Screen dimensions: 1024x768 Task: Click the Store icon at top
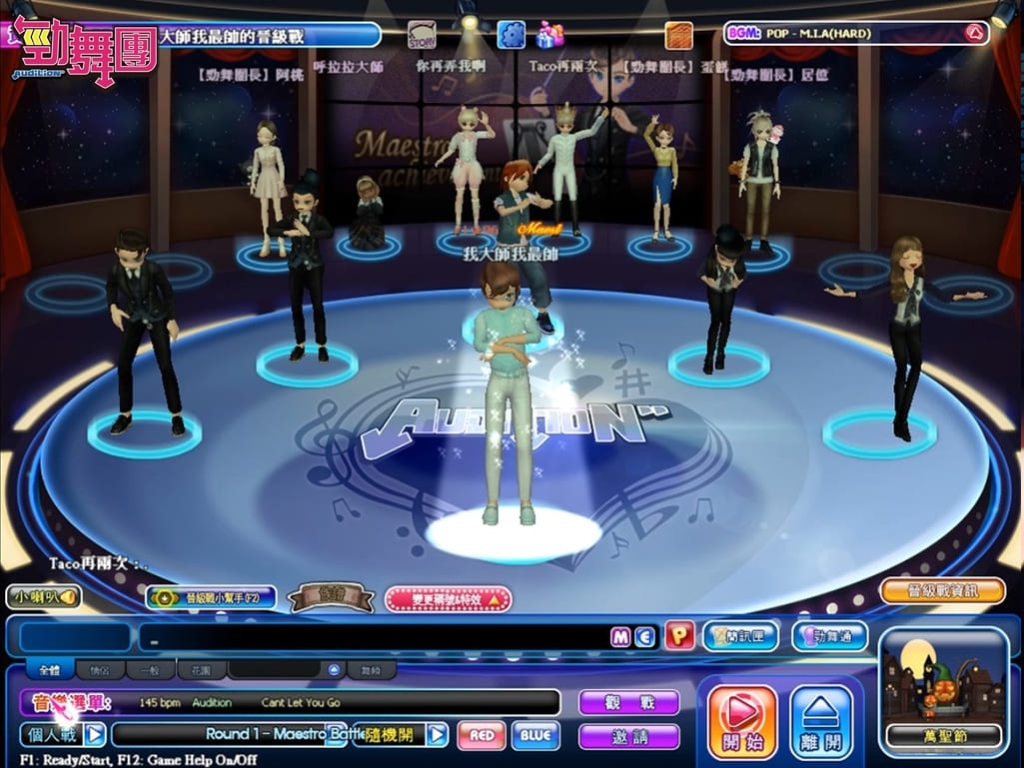tap(421, 35)
